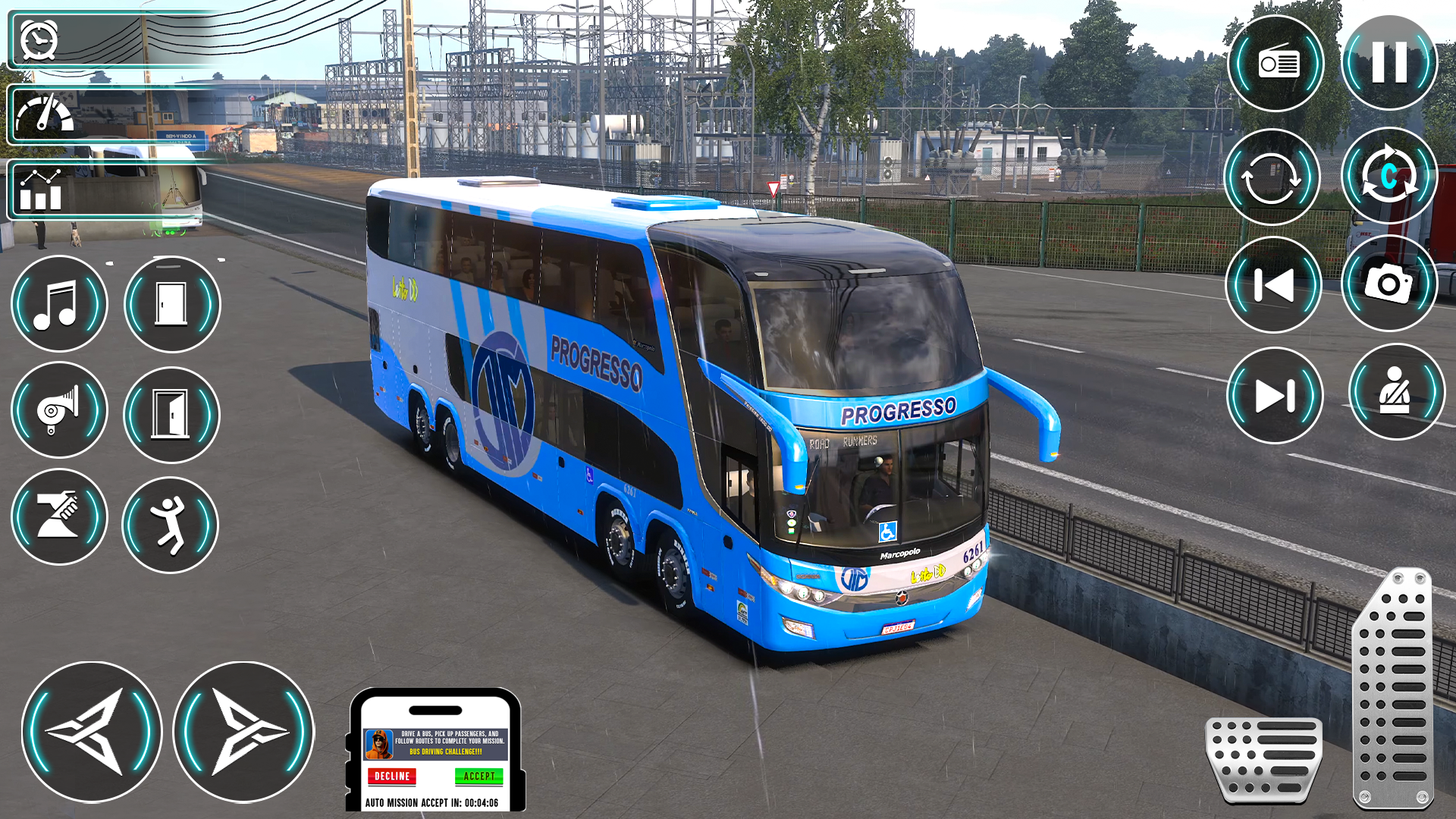The height and width of the screenshot is (819, 1456).
Task: Accept the bus driving challenge mission
Action: pos(480,777)
